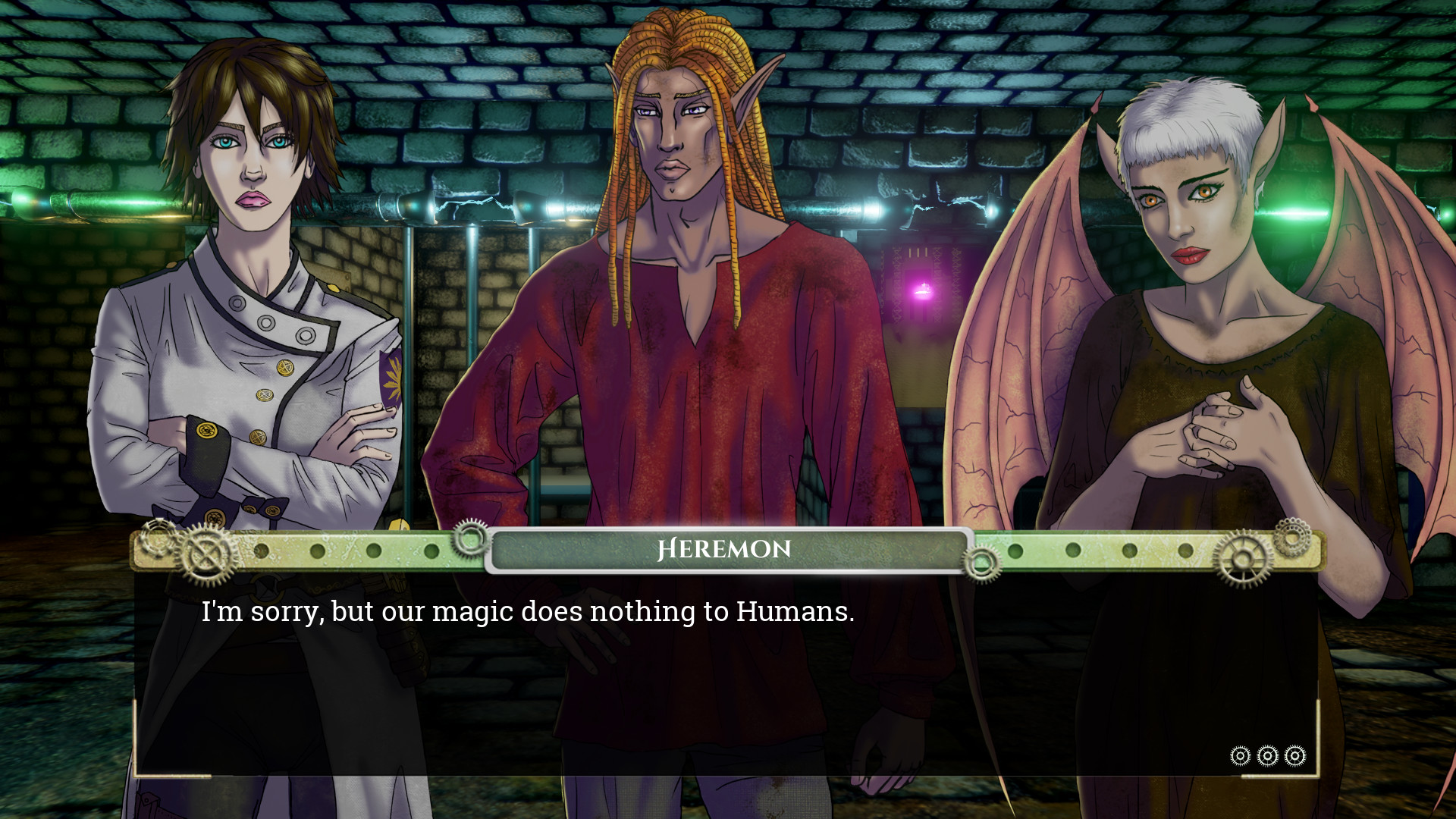Select the Heremon nameplate tab

(x=726, y=548)
